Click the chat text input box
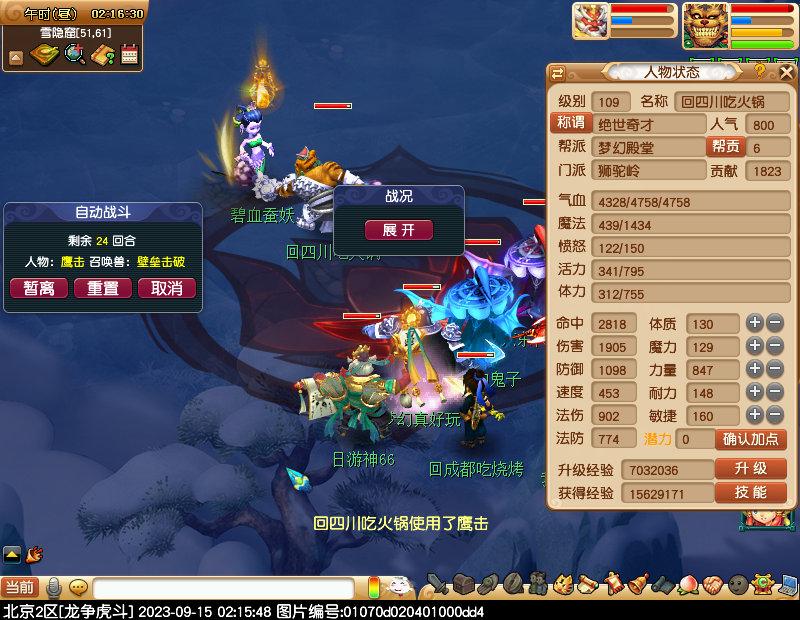The width and height of the screenshot is (800, 620). pos(225,588)
